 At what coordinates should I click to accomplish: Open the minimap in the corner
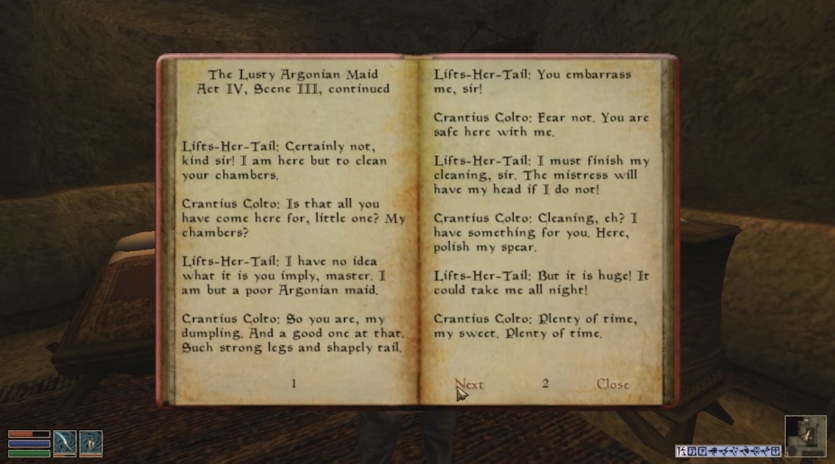(805, 436)
